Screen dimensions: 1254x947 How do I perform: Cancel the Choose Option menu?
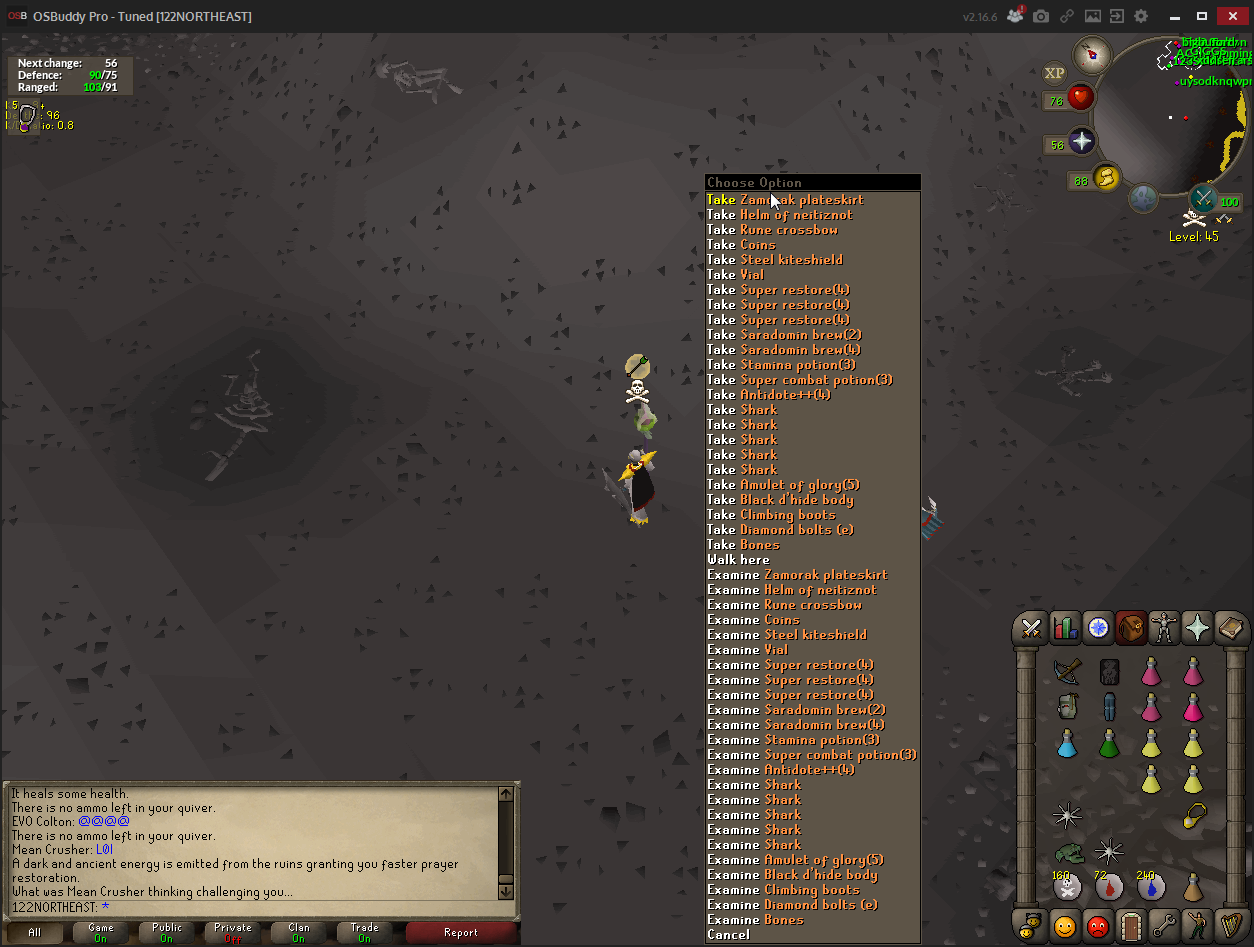point(728,935)
